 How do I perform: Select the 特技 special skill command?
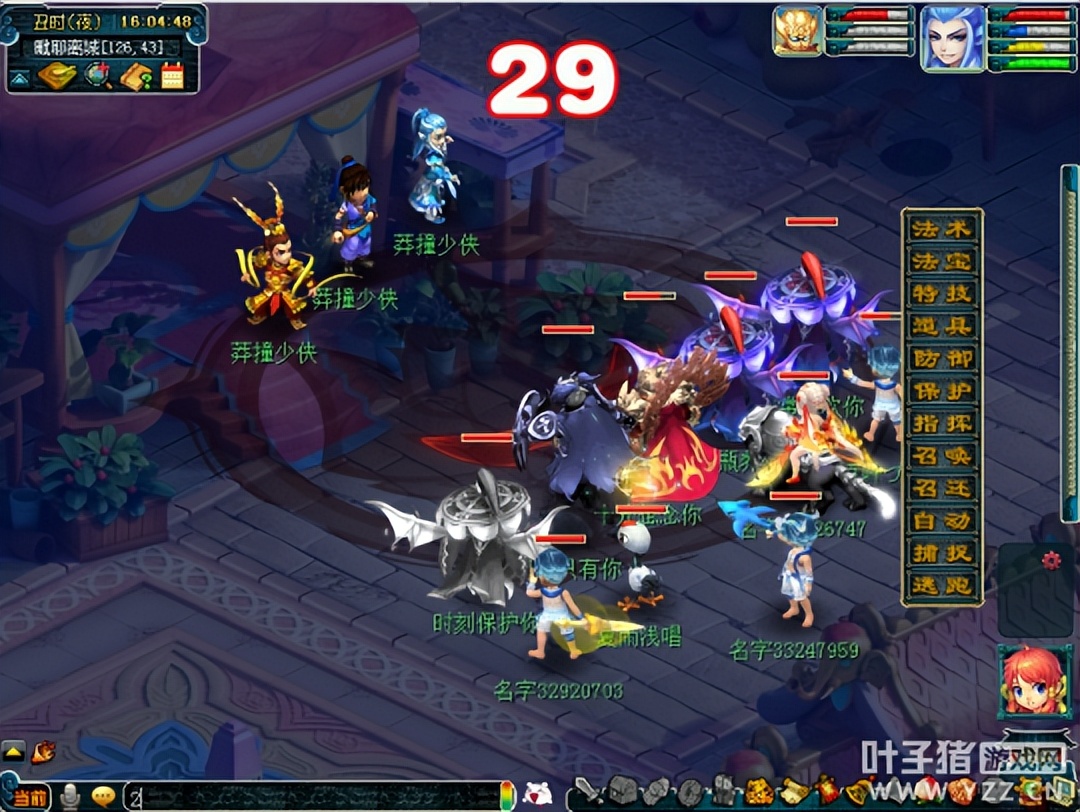click(x=941, y=294)
